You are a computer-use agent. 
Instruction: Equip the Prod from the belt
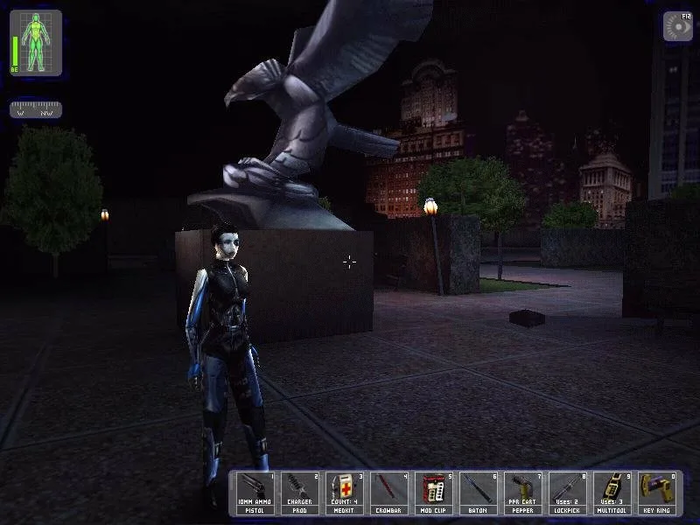click(300, 493)
